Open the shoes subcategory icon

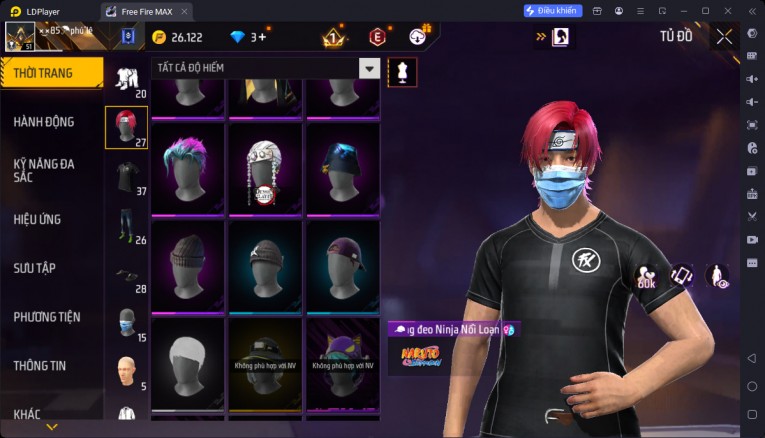pos(126,275)
